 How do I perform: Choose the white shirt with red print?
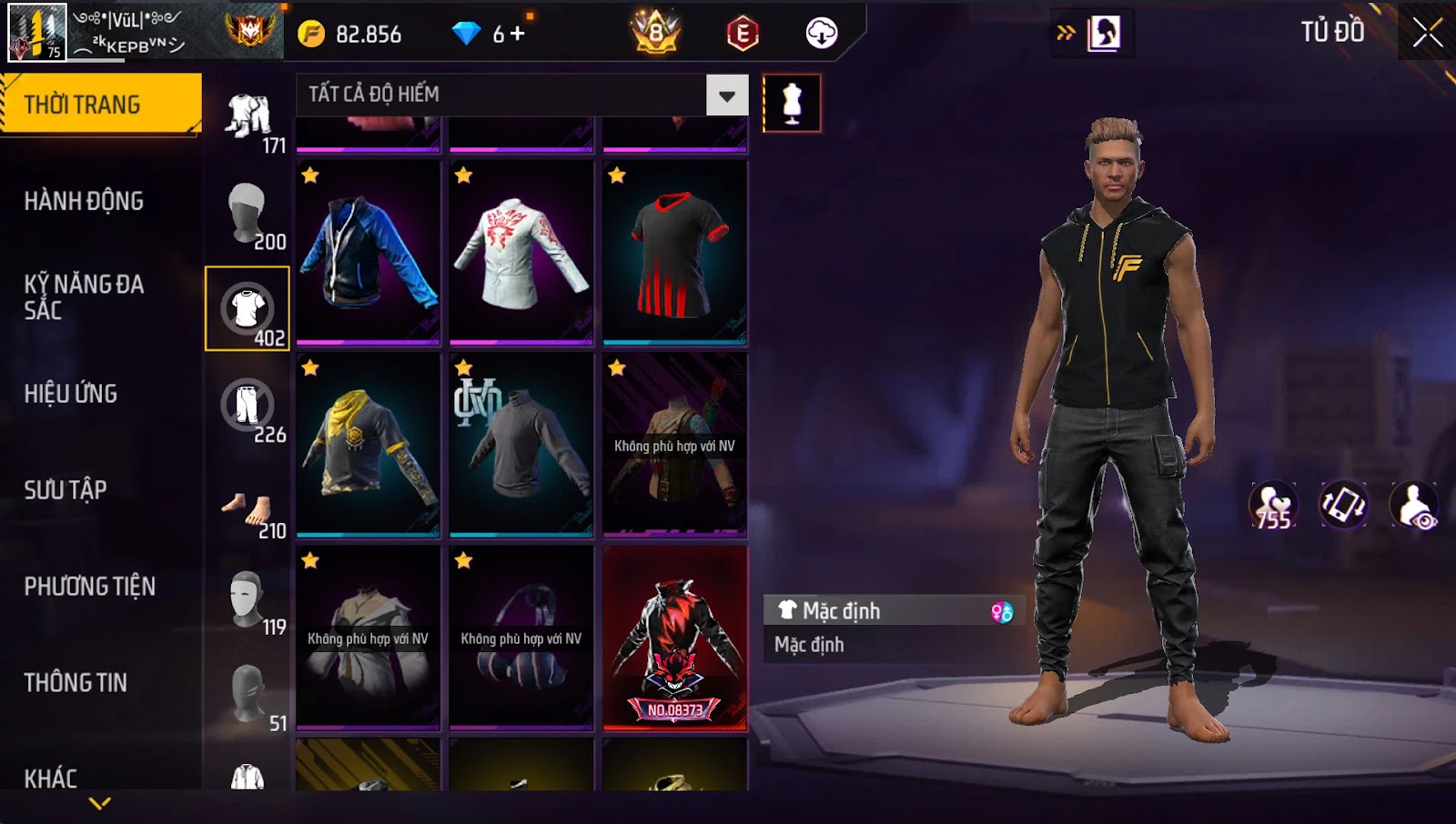(x=521, y=254)
